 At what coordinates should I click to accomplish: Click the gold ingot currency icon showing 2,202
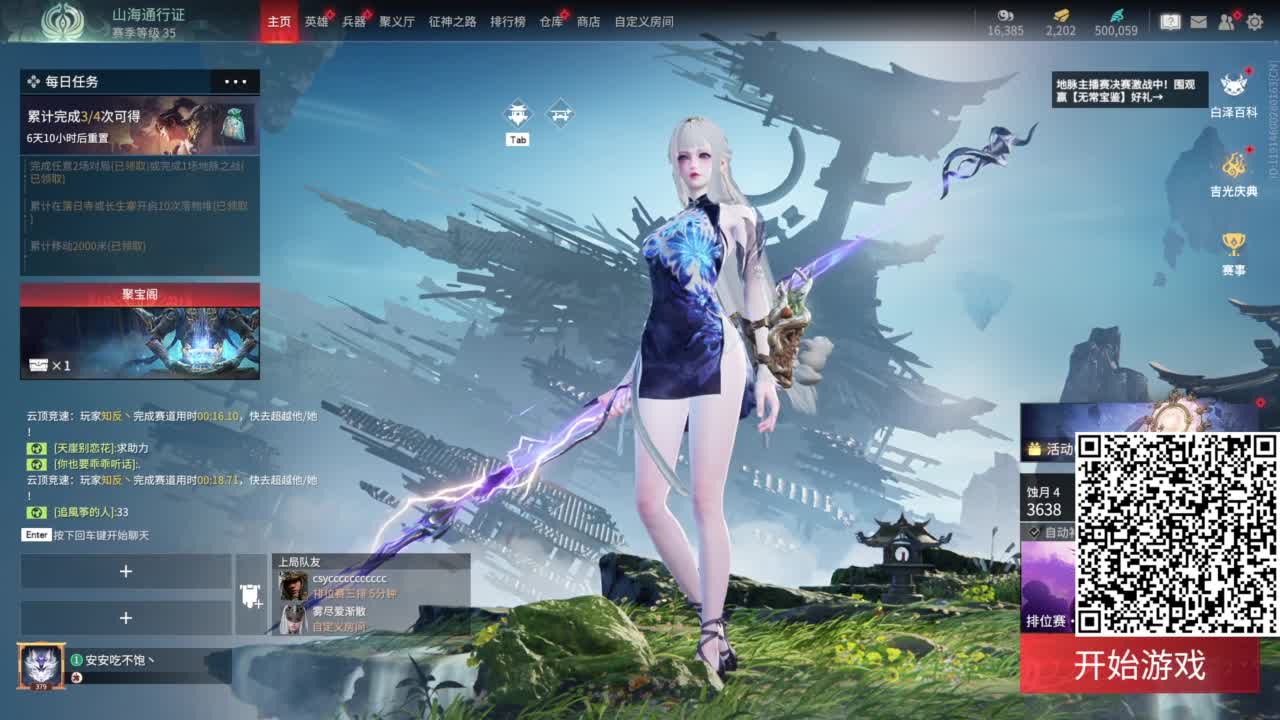(1059, 16)
